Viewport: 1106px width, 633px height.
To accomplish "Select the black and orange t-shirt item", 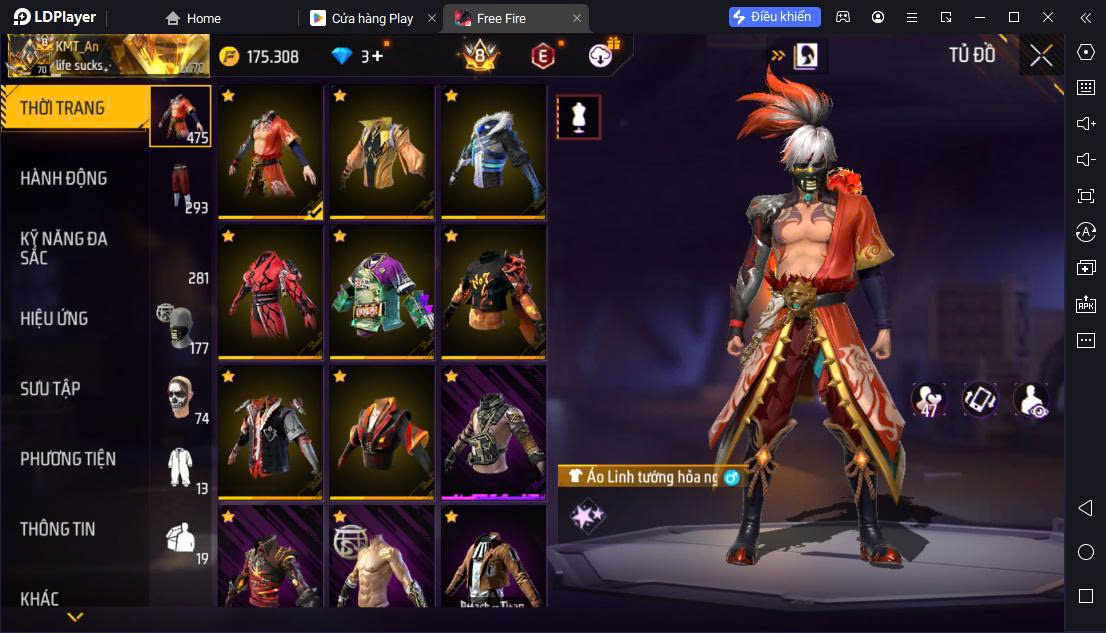I will (493, 291).
